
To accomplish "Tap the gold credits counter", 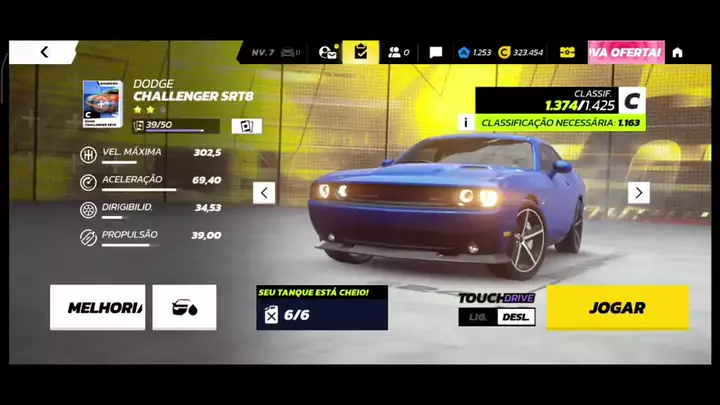I will [521, 52].
